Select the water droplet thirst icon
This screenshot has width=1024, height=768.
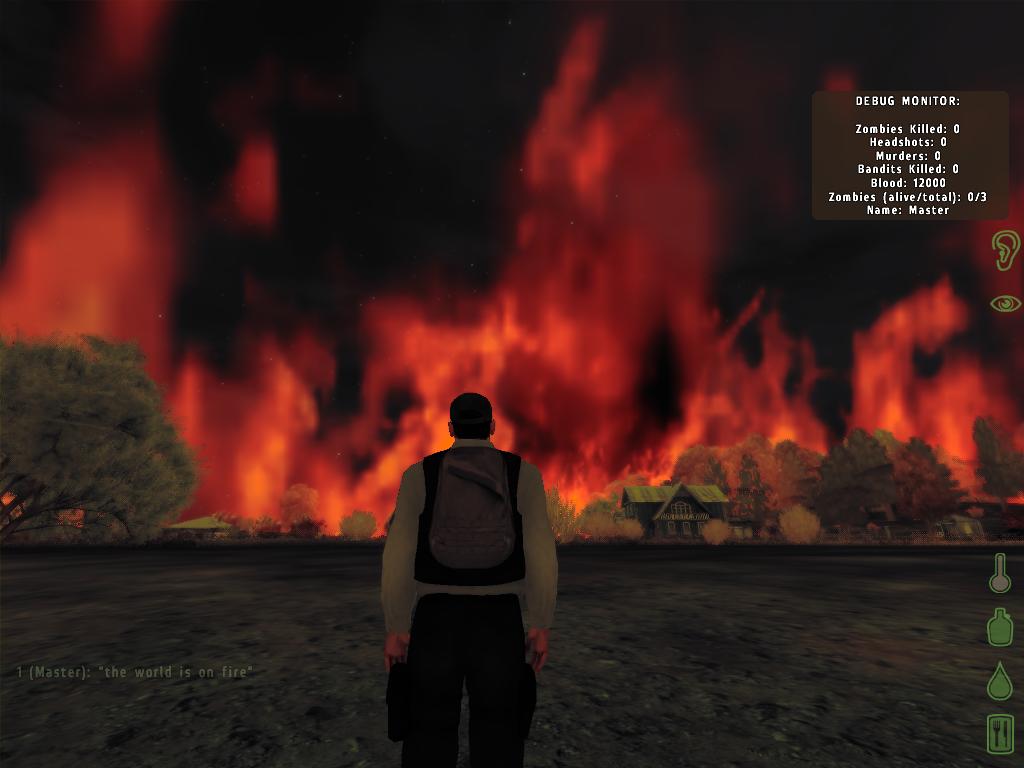tap(999, 681)
